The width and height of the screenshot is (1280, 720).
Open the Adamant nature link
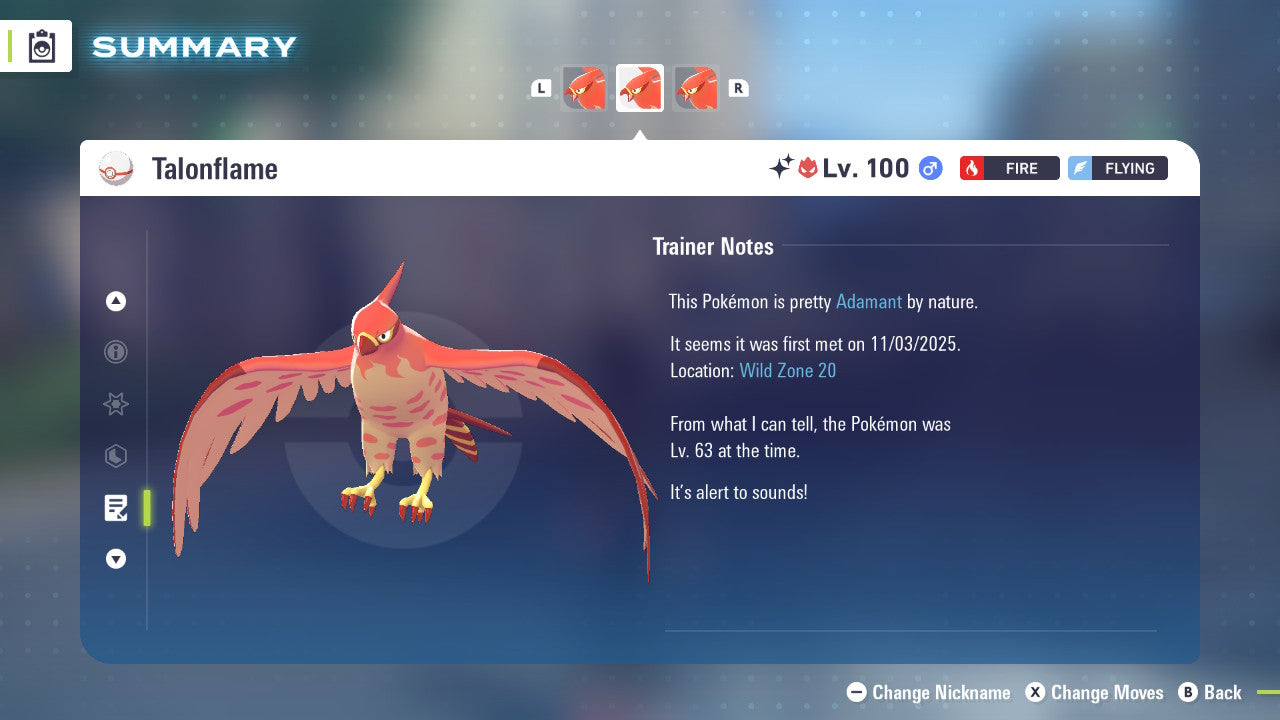[x=869, y=301]
